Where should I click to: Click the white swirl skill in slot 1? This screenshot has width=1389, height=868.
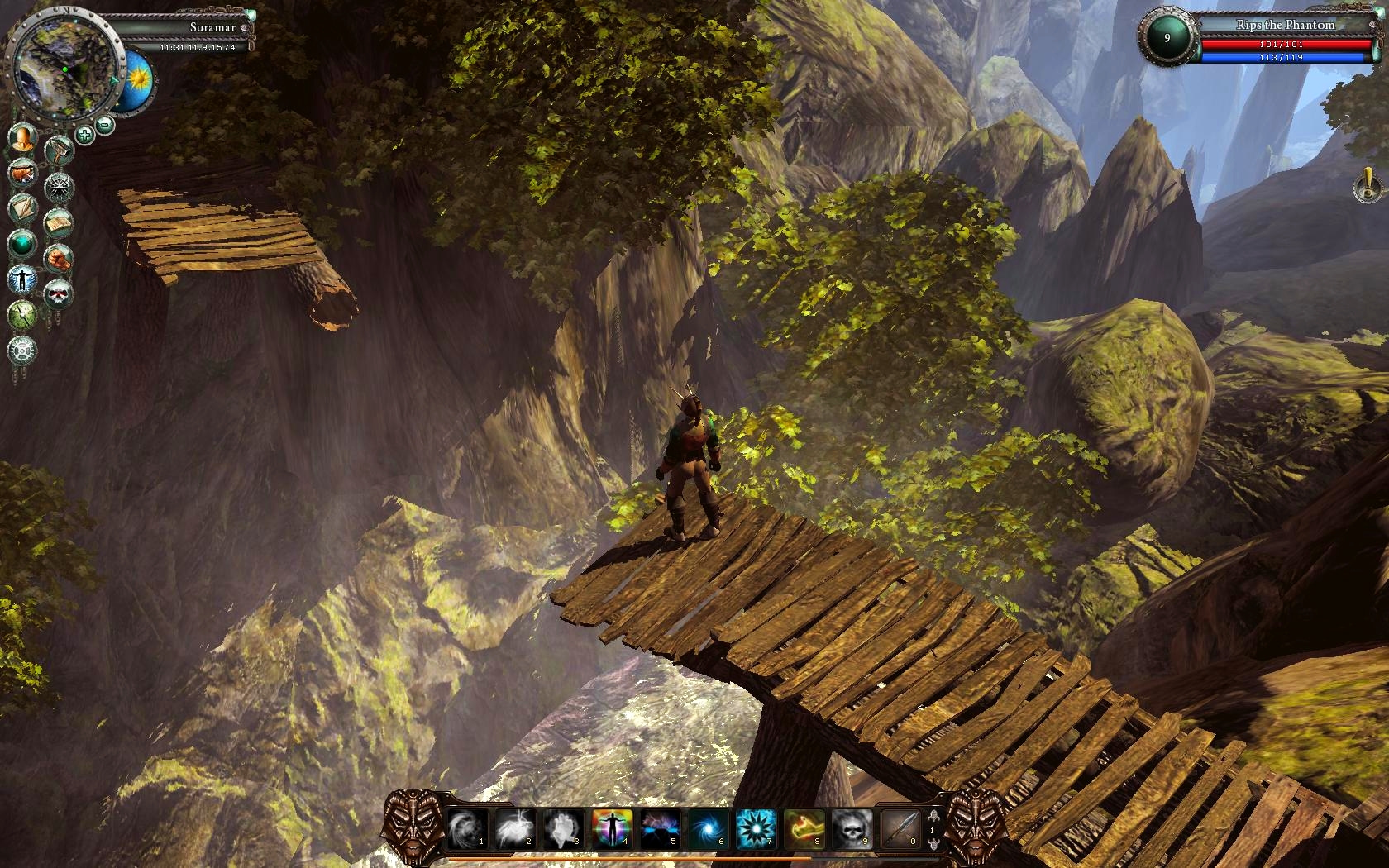[467, 827]
